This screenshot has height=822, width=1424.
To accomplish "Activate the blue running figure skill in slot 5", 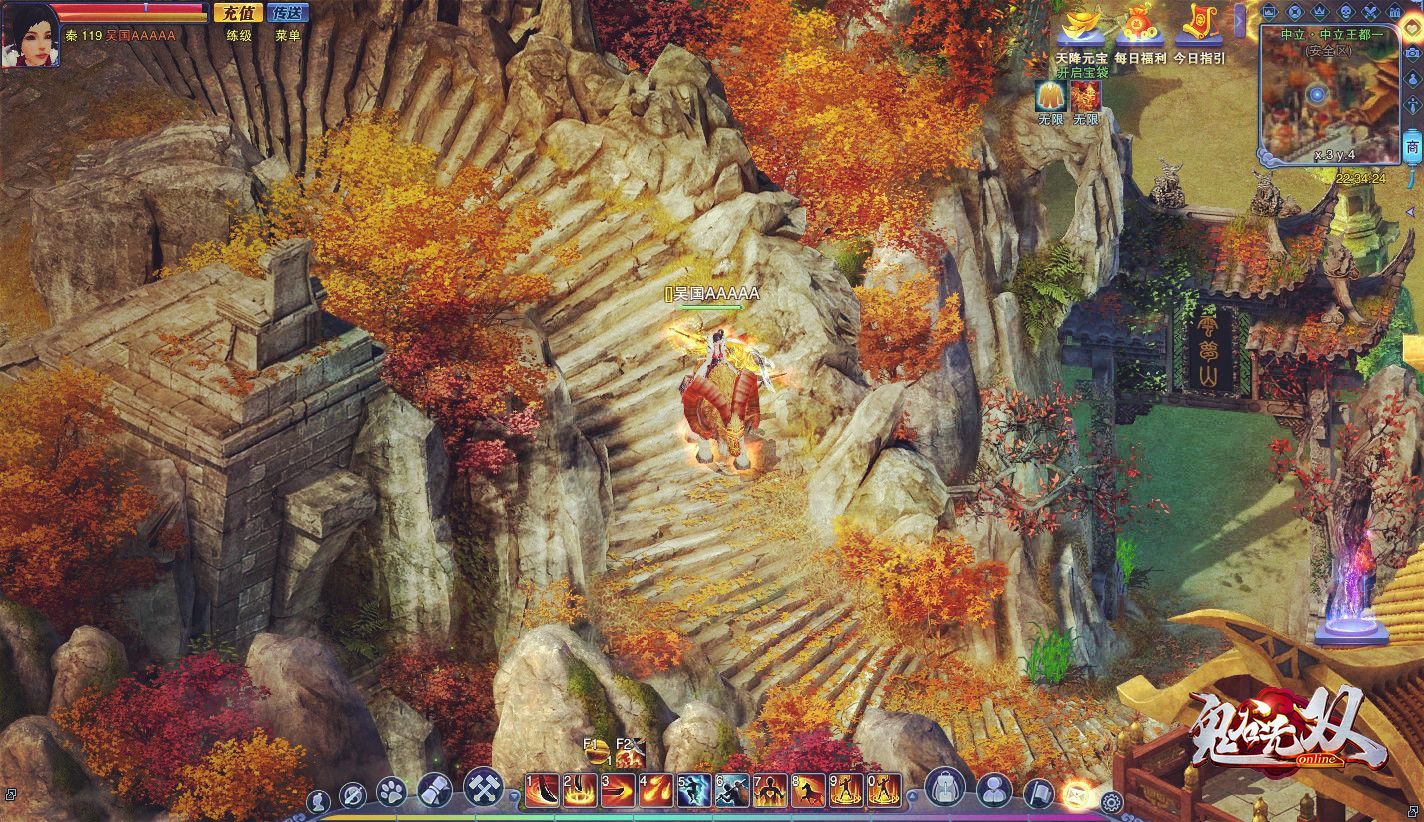I will 694,791.
